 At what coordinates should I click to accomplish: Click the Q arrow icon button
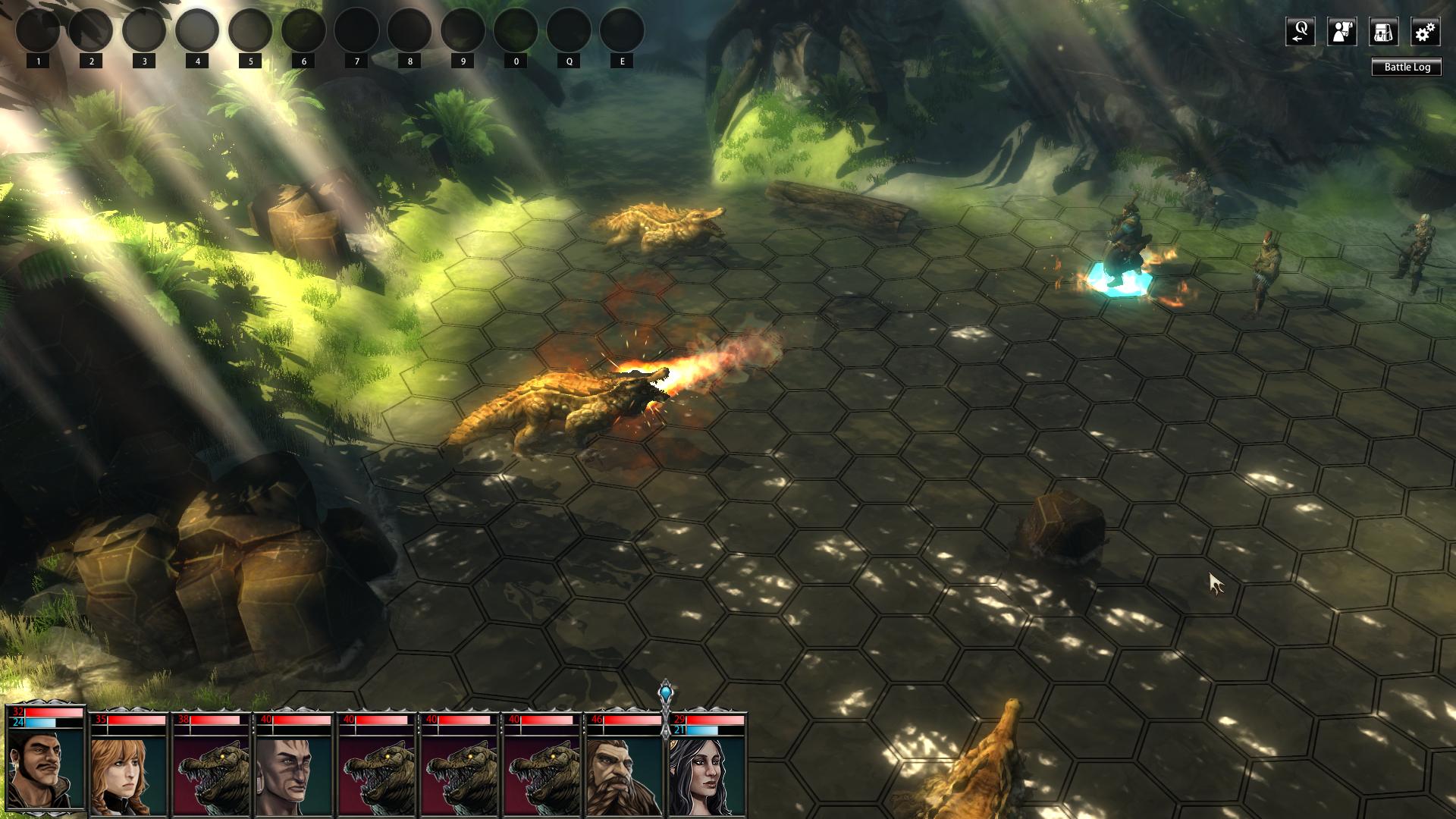pyautogui.click(x=1300, y=32)
